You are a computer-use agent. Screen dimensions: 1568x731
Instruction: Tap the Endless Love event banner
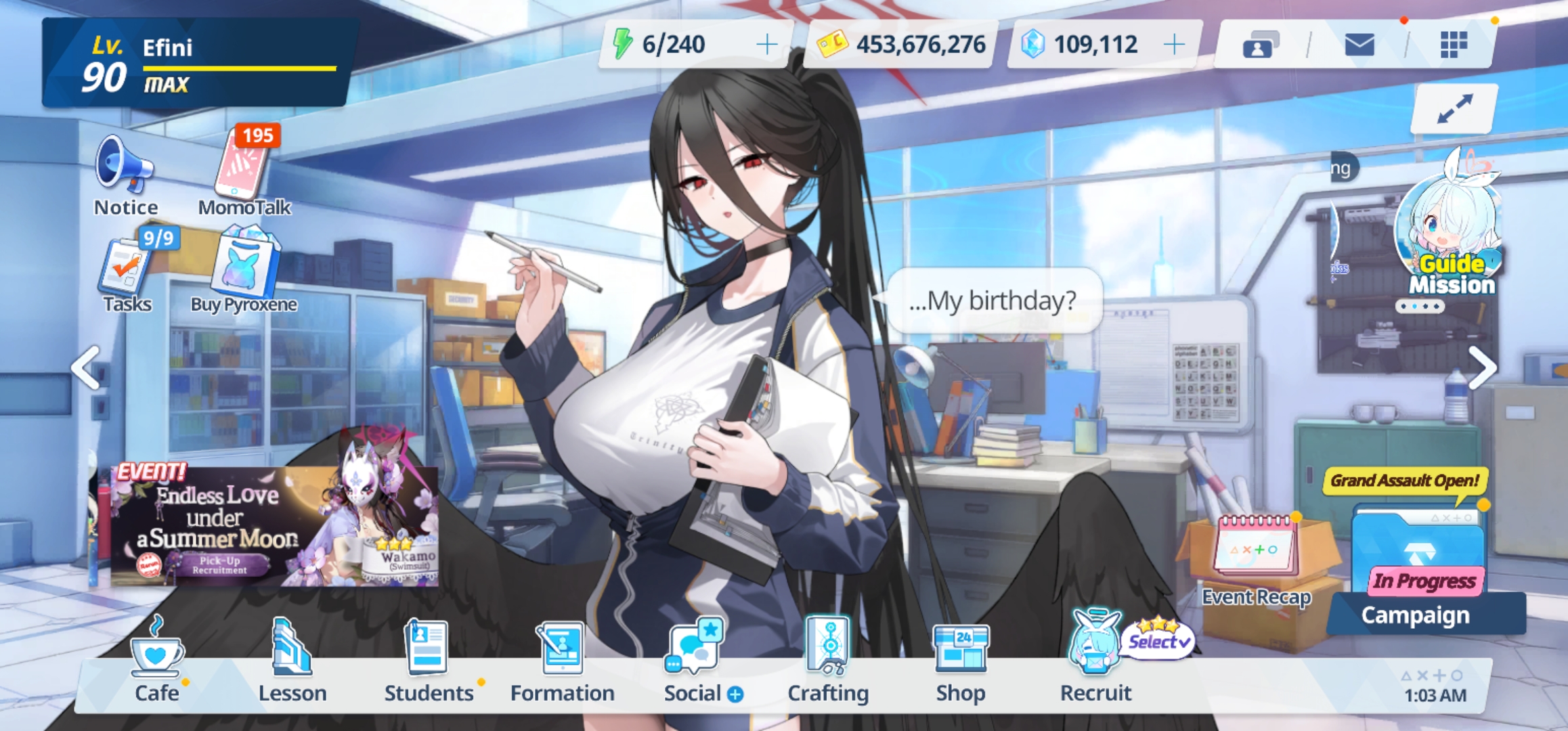click(x=274, y=525)
